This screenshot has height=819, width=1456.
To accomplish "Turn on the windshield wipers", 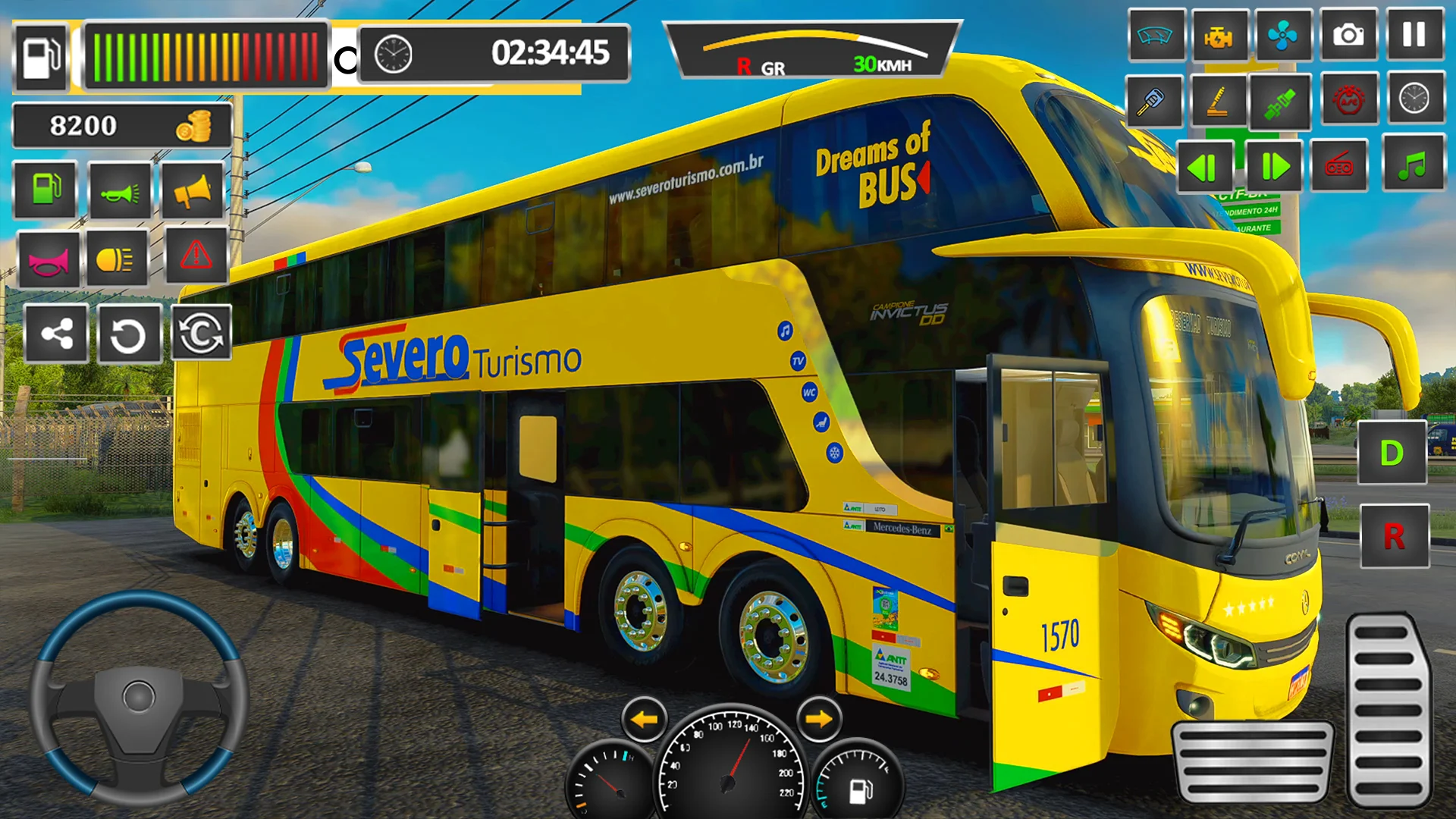I will tap(1156, 36).
